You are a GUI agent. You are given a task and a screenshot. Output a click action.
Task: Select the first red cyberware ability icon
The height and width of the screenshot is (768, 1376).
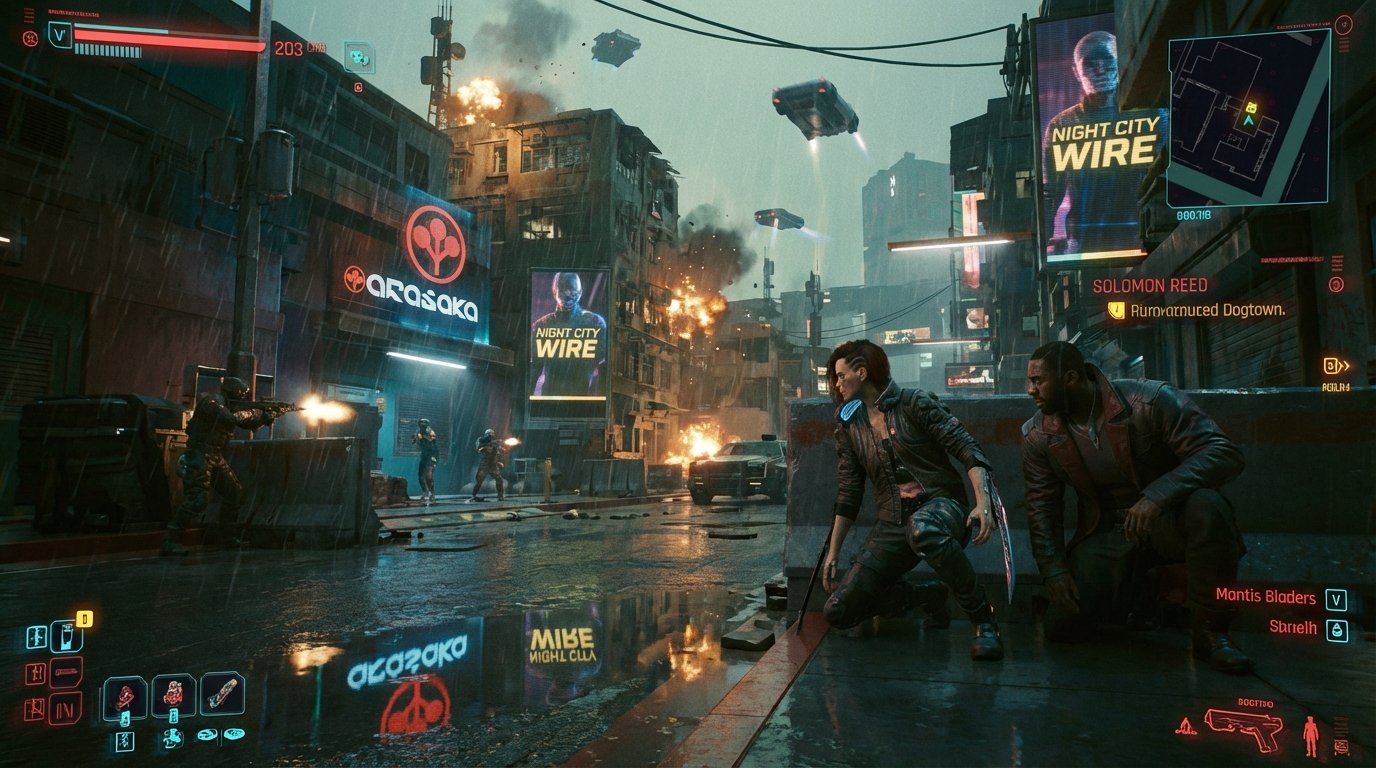[x=125, y=694]
